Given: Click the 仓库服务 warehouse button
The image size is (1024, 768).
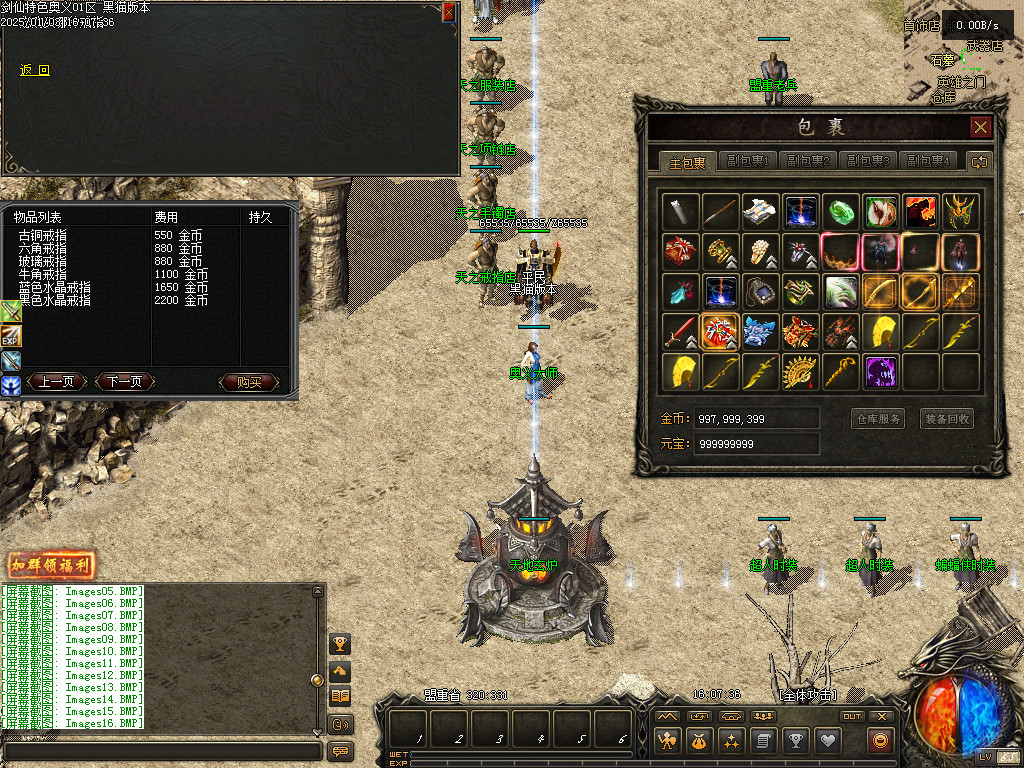Looking at the screenshot, I should [877, 419].
